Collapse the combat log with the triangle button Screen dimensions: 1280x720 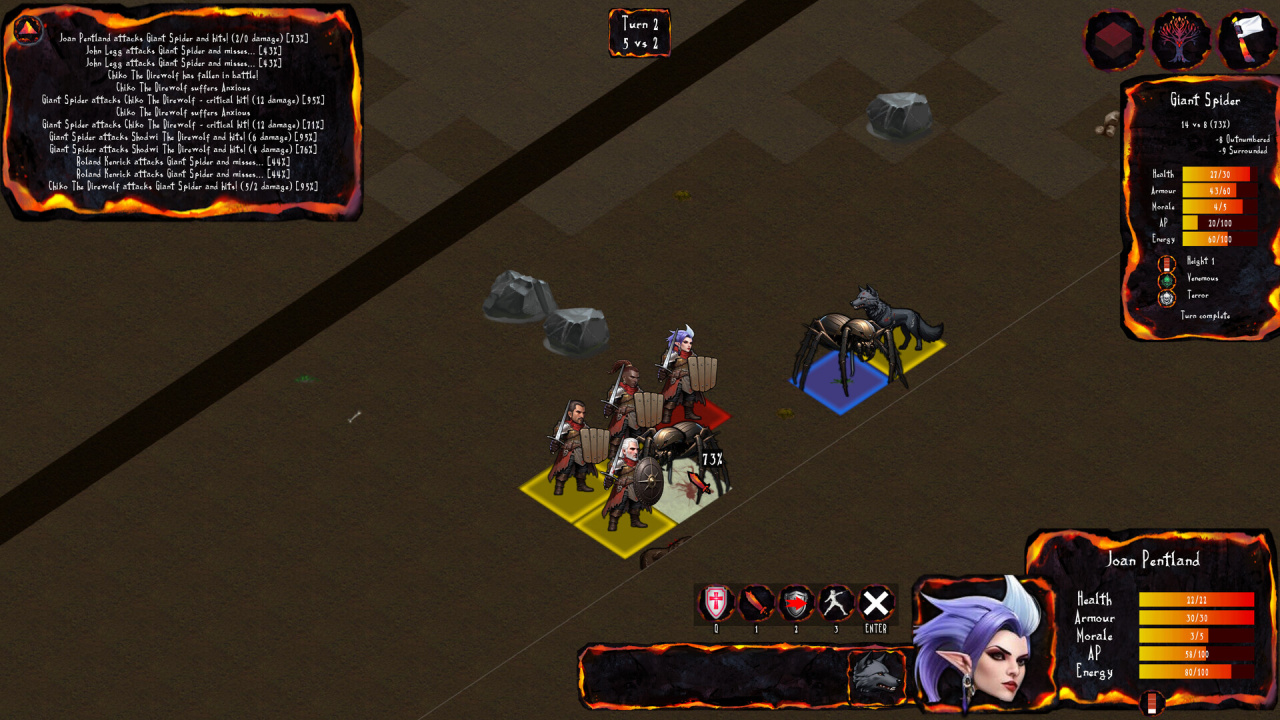[x=27, y=29]
